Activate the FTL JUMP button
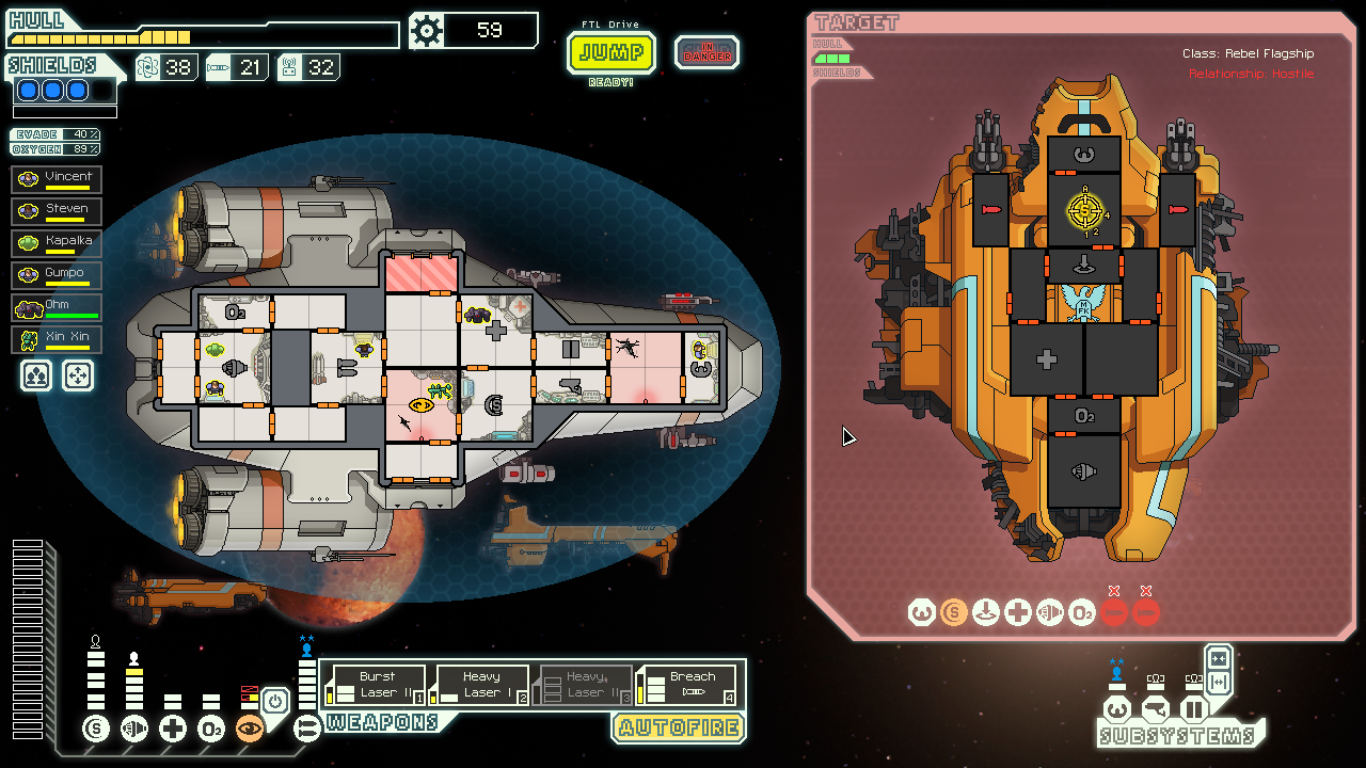 click(x=611, y=52)
